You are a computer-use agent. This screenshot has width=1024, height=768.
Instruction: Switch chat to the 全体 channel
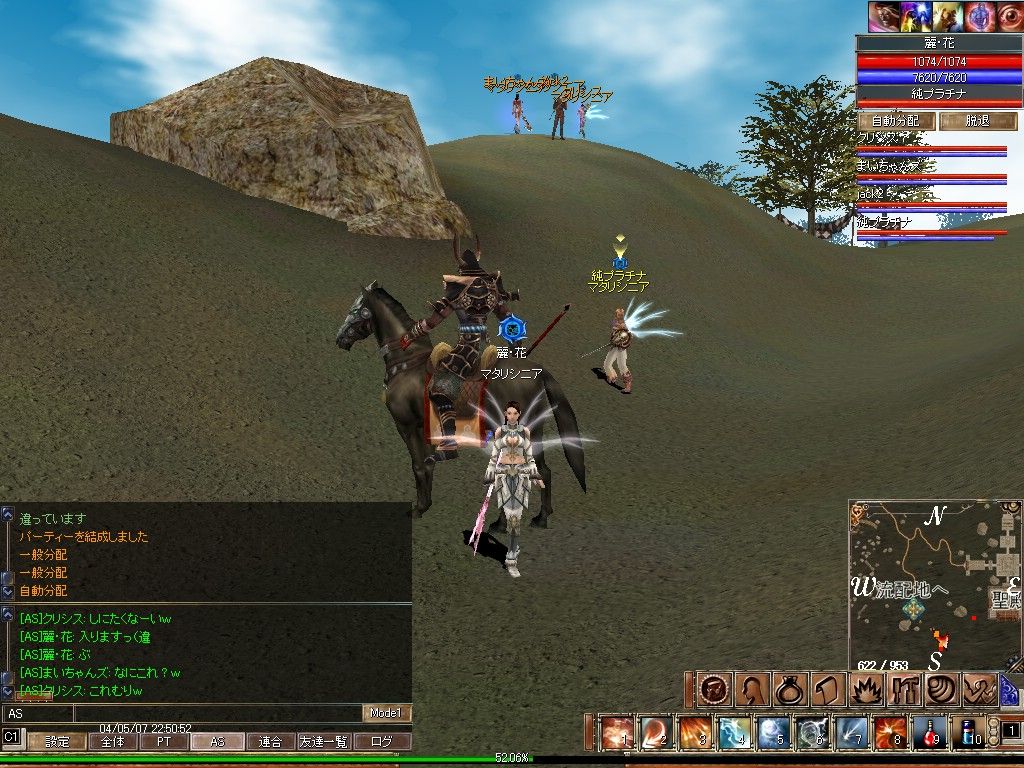tap(113, 742)
